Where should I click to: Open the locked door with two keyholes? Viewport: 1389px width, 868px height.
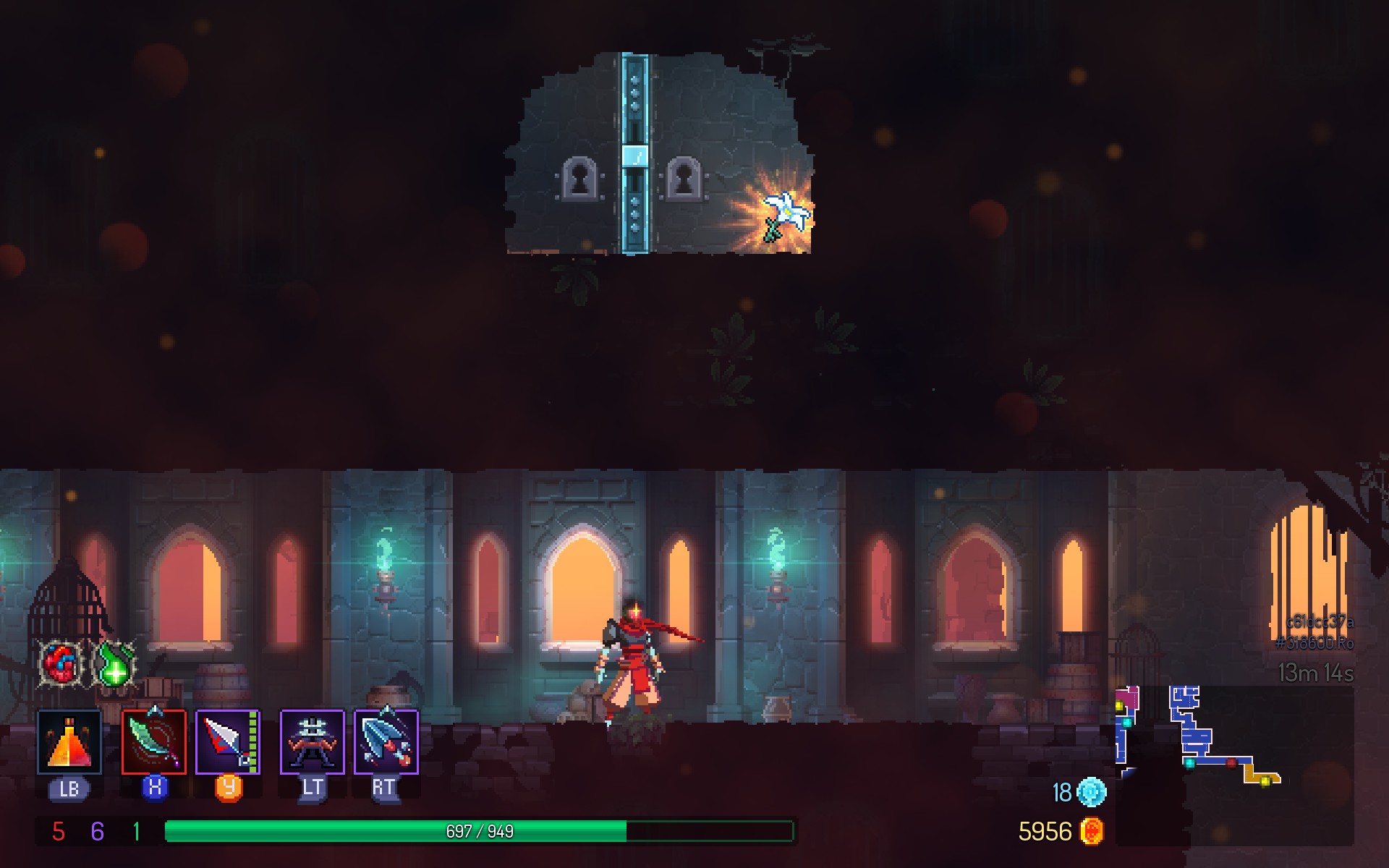point(635,156)
